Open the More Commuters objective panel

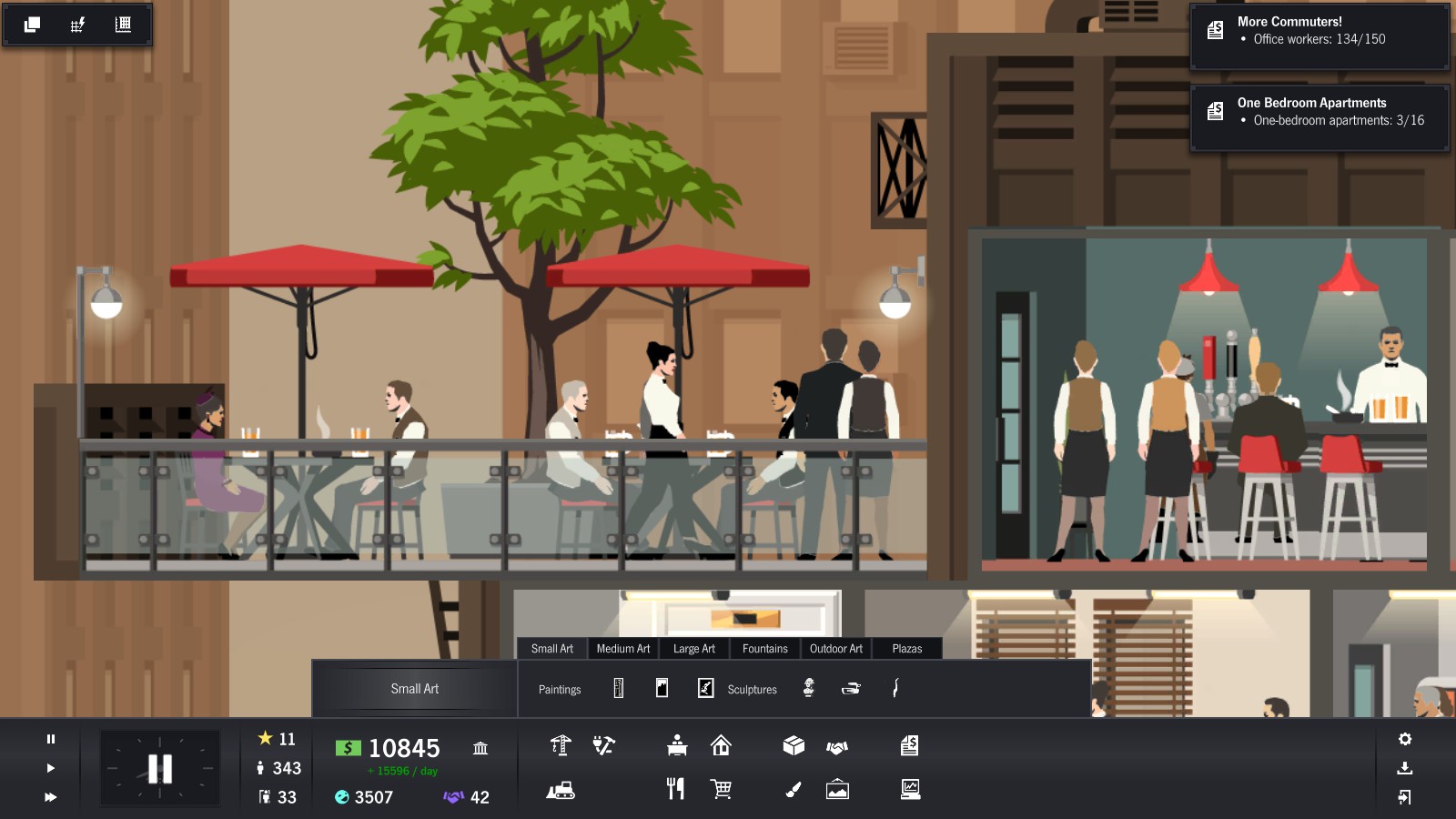[1318, 36]
